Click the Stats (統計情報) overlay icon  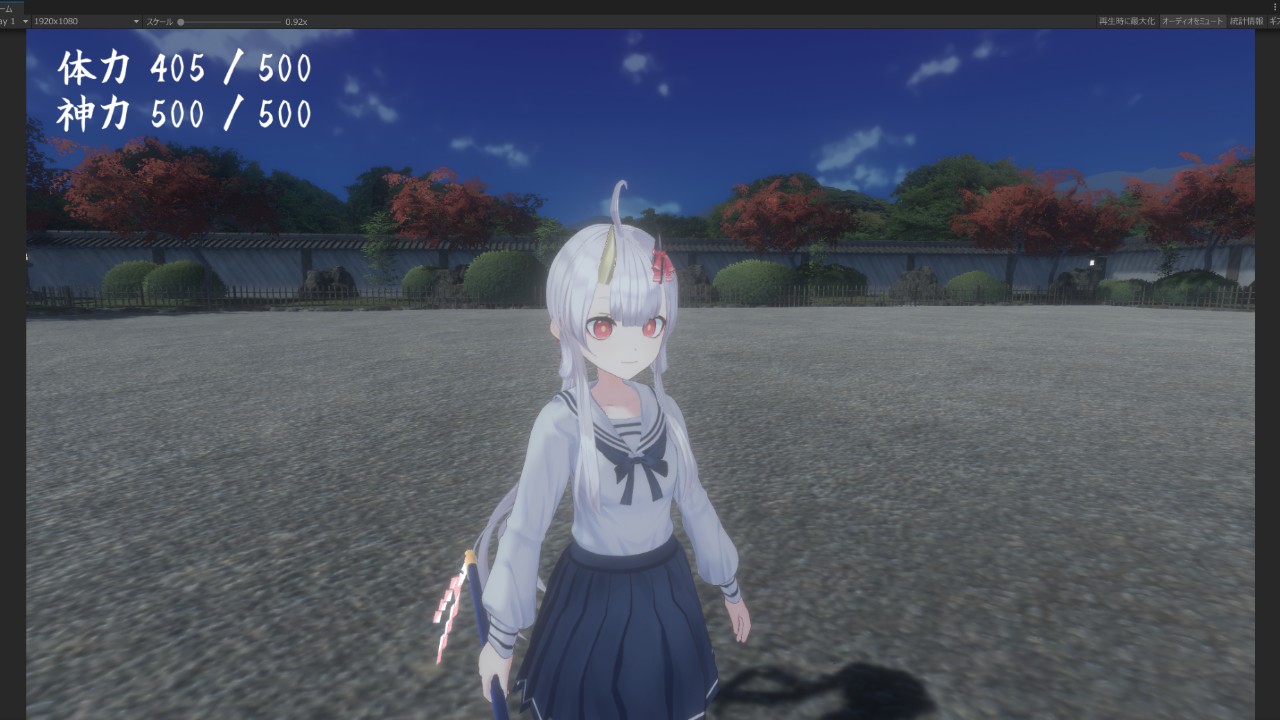point(1249,21)
